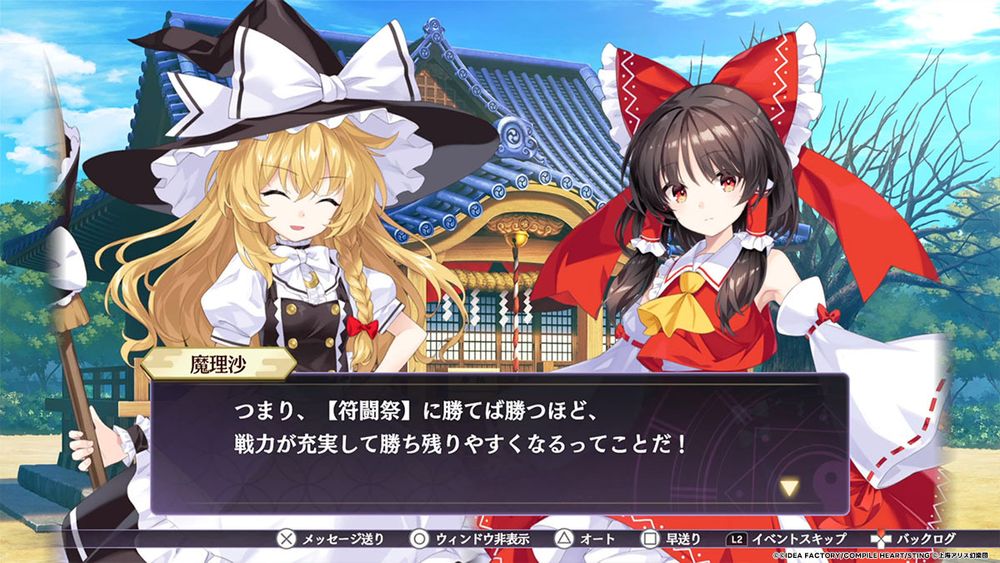
Task: Click the yellow arrow to advance dialogue
Action: [x=790, y=488]
